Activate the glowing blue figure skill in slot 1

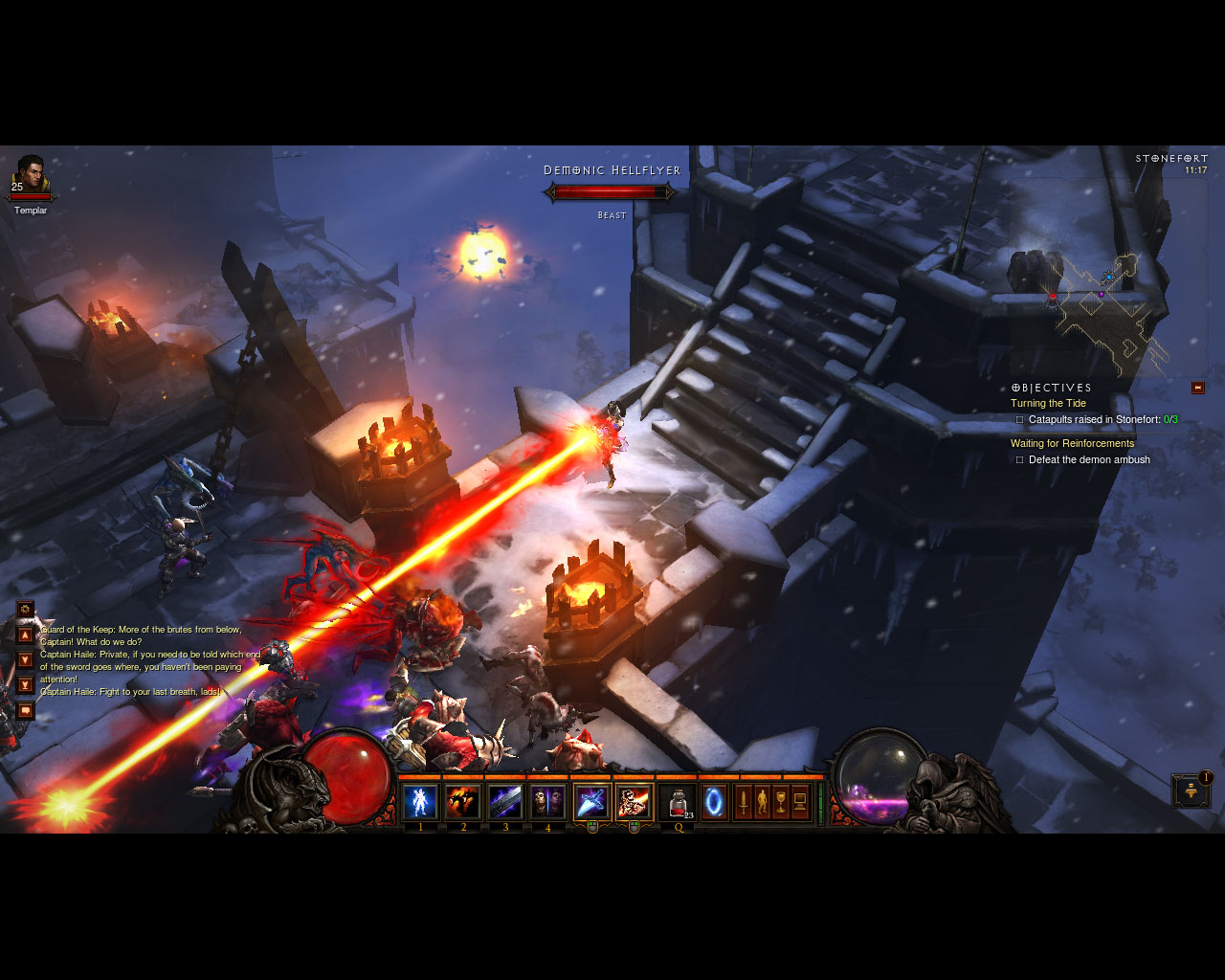420,802
